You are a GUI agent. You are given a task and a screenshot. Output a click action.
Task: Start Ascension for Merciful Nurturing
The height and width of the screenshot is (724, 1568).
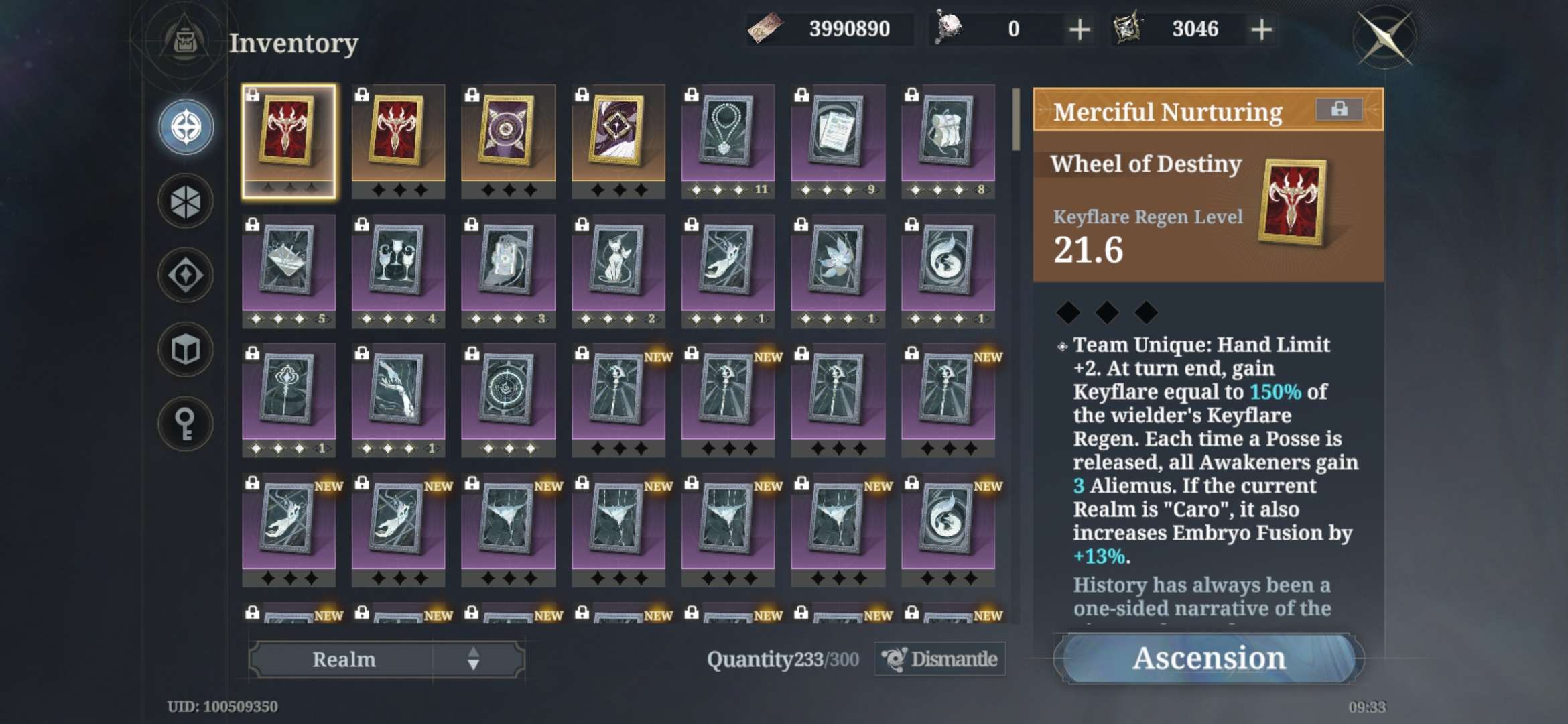pyautogui.click(x=1209, y=658)
